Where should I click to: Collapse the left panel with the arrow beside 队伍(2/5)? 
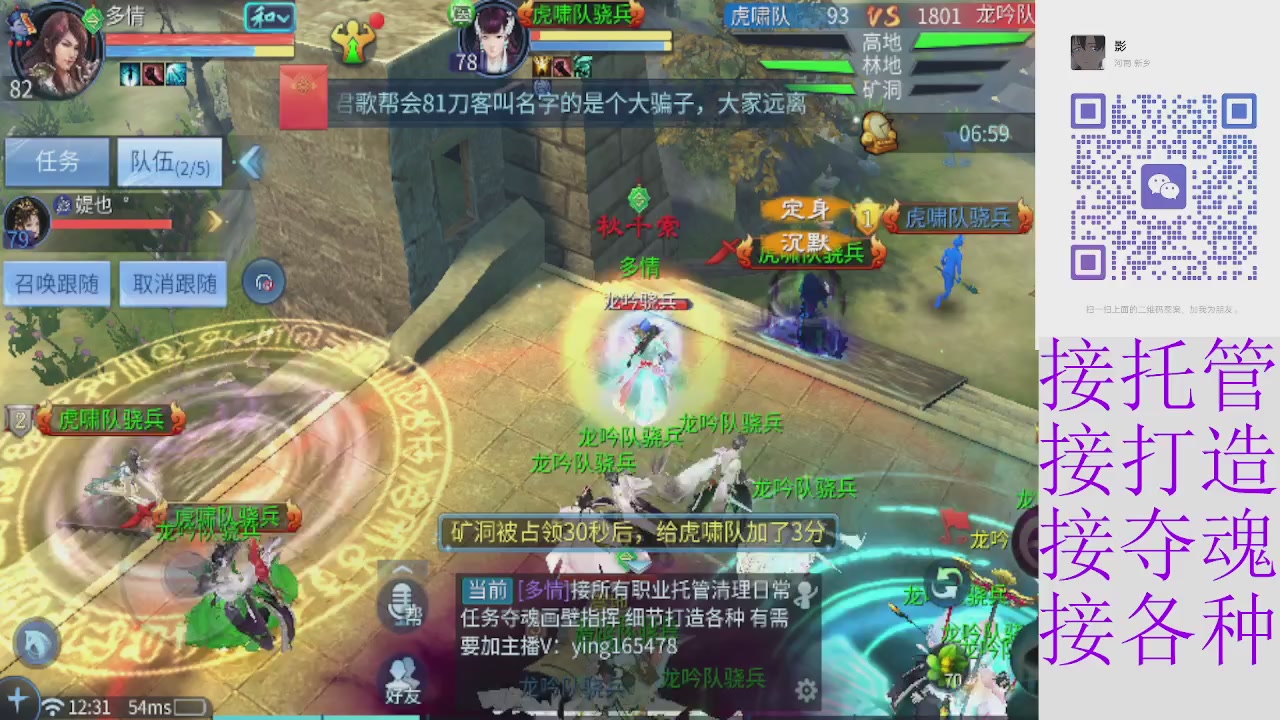point(249,164)
